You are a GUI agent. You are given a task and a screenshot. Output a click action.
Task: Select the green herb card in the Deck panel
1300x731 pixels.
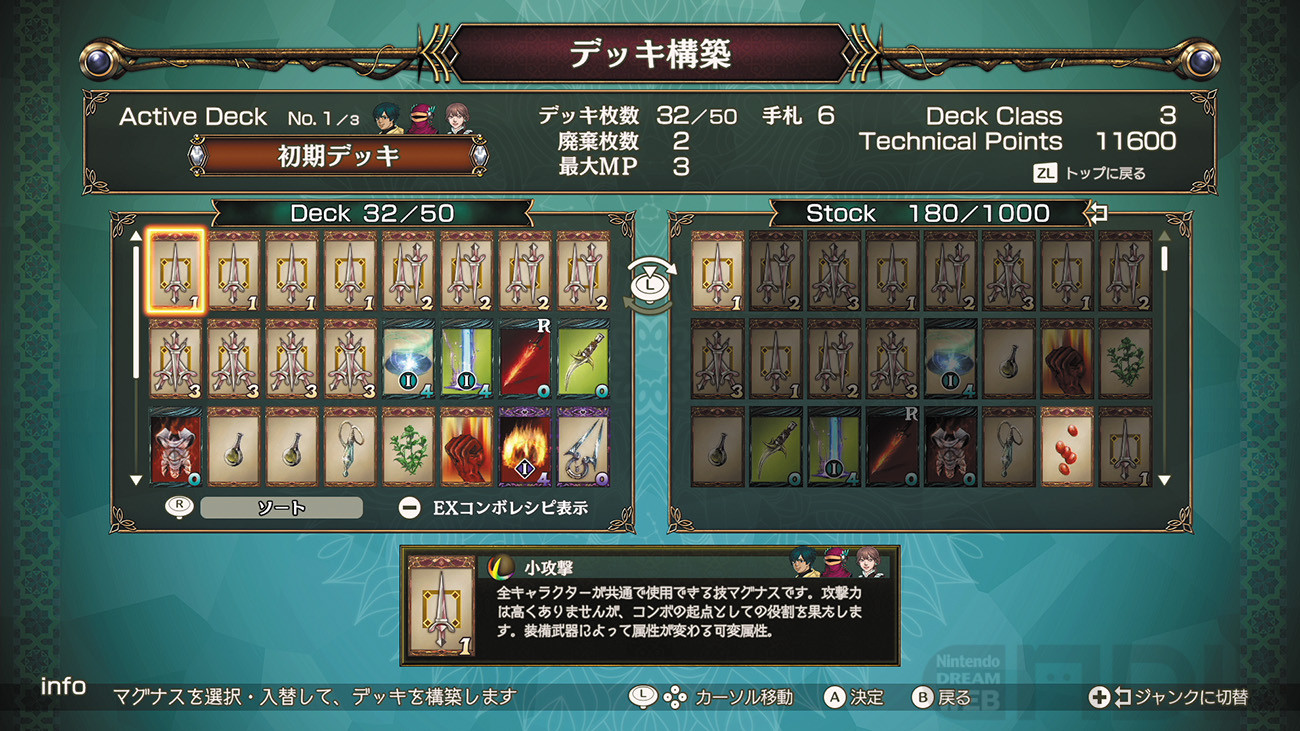coord(409,445)
